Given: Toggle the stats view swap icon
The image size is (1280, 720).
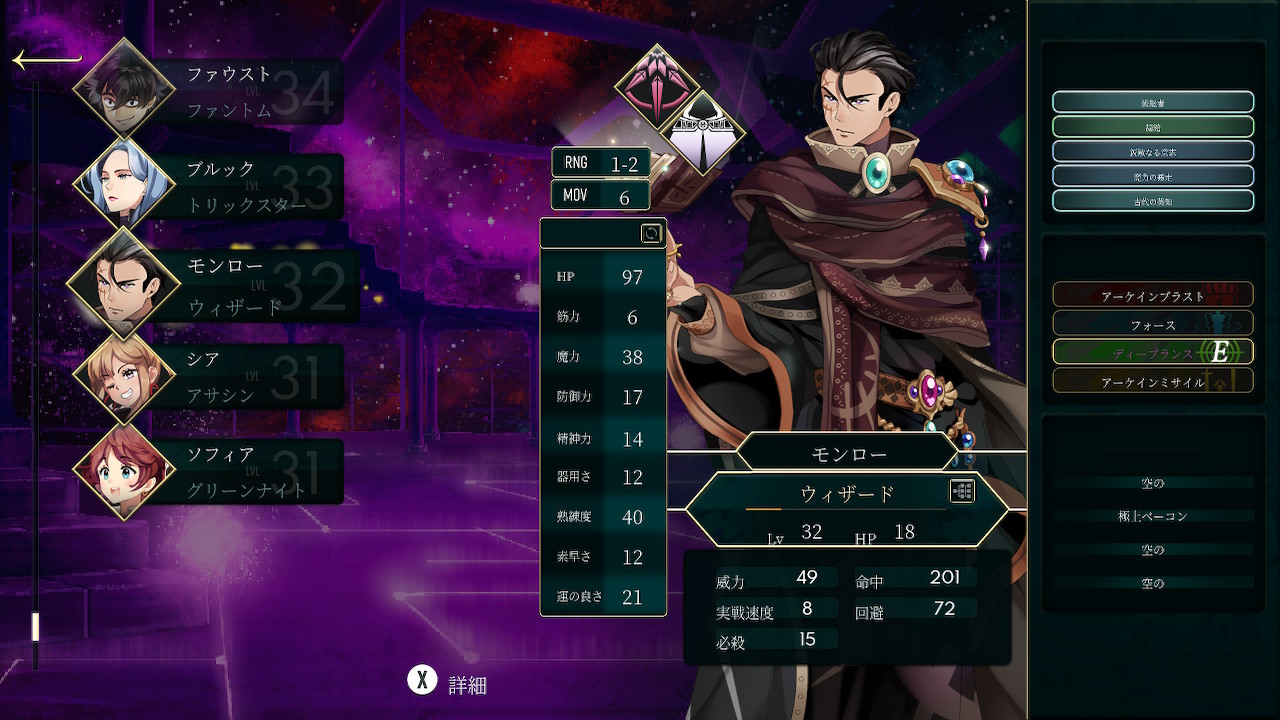Looking at the screenshot, I should point(651,233).
